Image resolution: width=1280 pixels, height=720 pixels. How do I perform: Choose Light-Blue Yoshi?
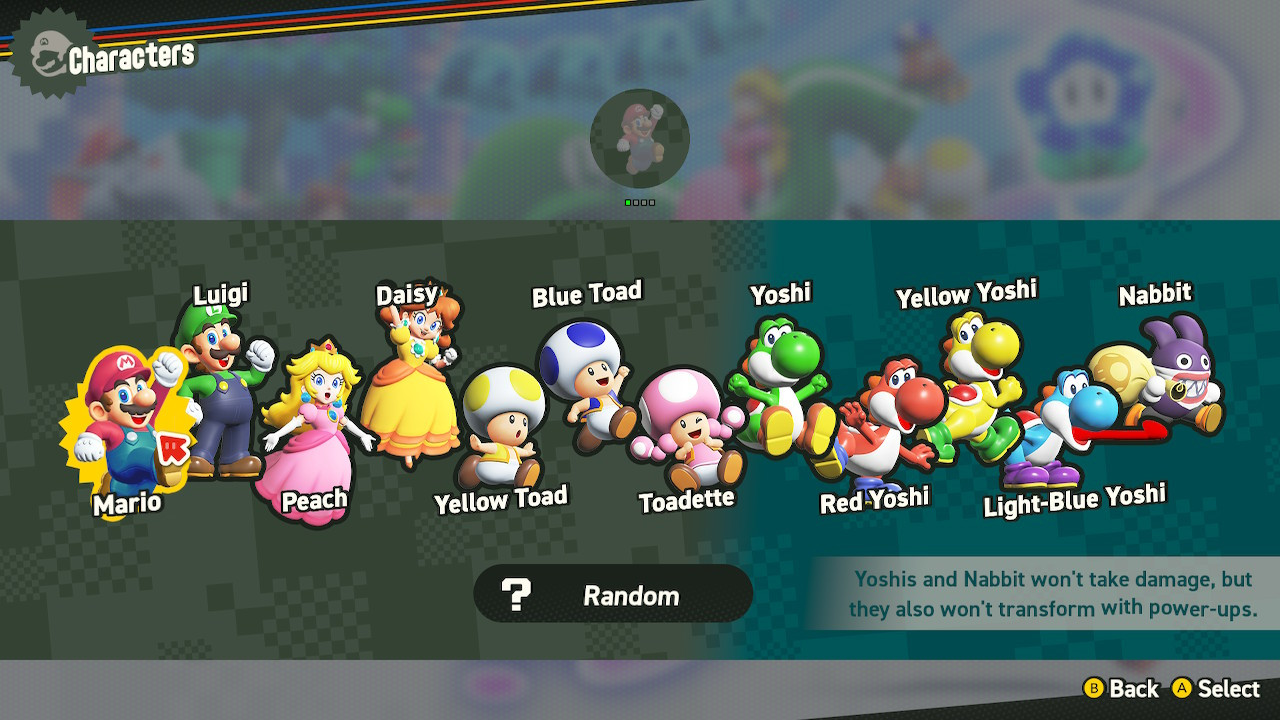pyautogui.click(x=1055, y=425)
